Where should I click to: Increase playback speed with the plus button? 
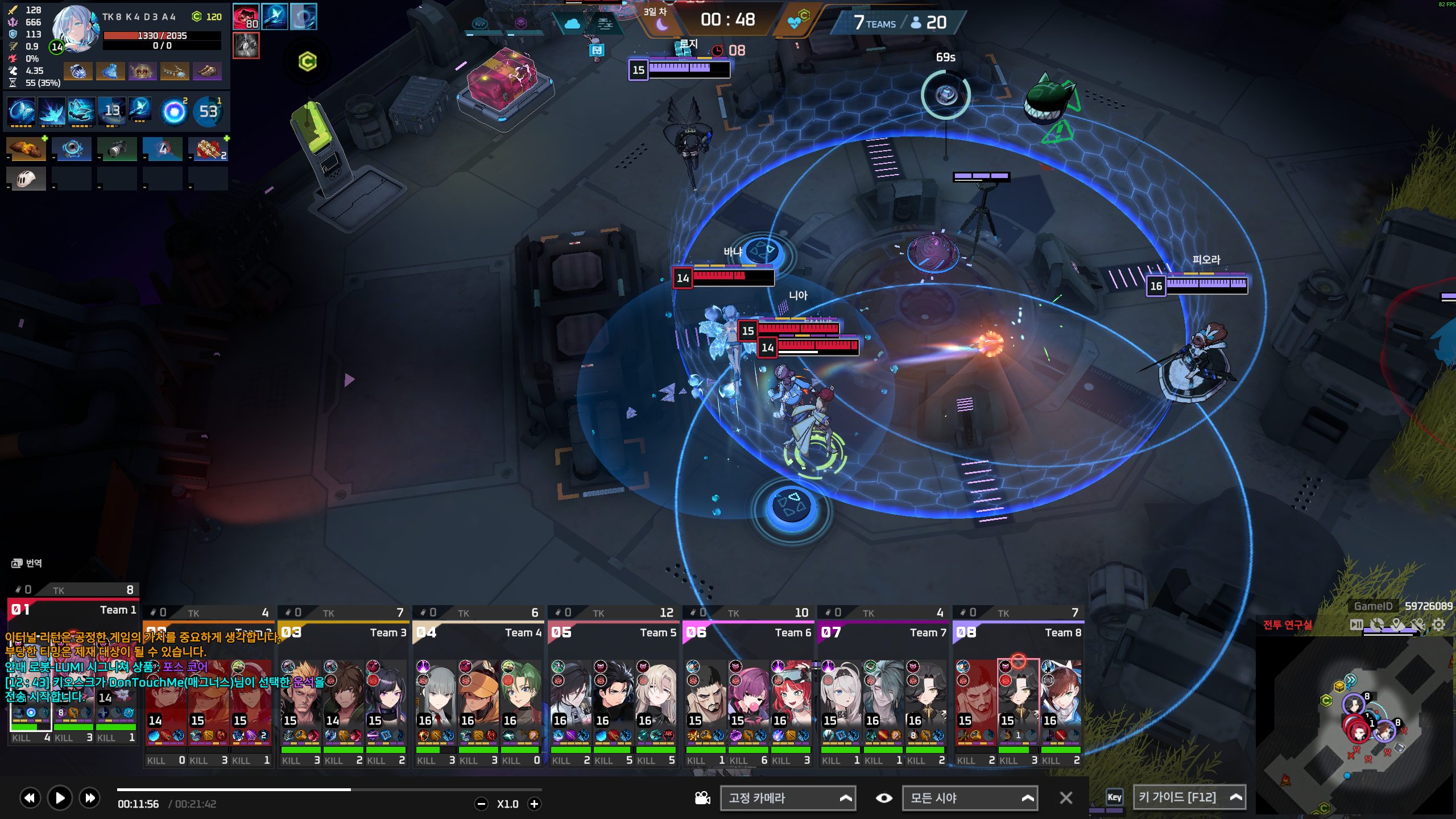tap(534, 804)
